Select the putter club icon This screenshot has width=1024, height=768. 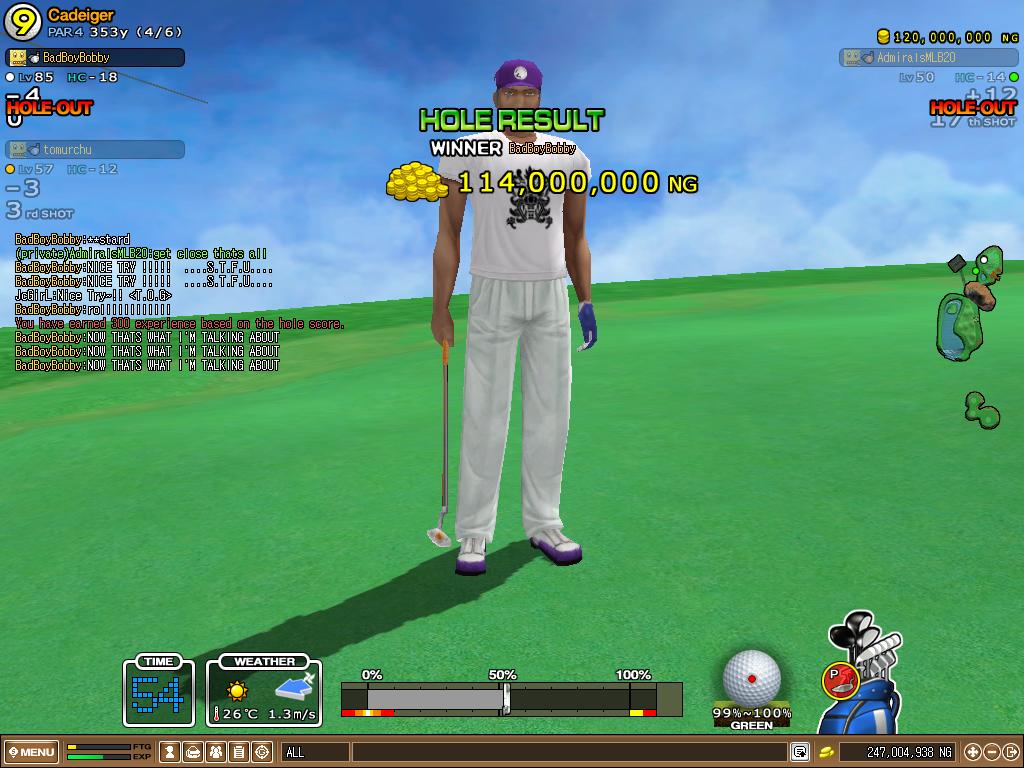coord(840,680)
